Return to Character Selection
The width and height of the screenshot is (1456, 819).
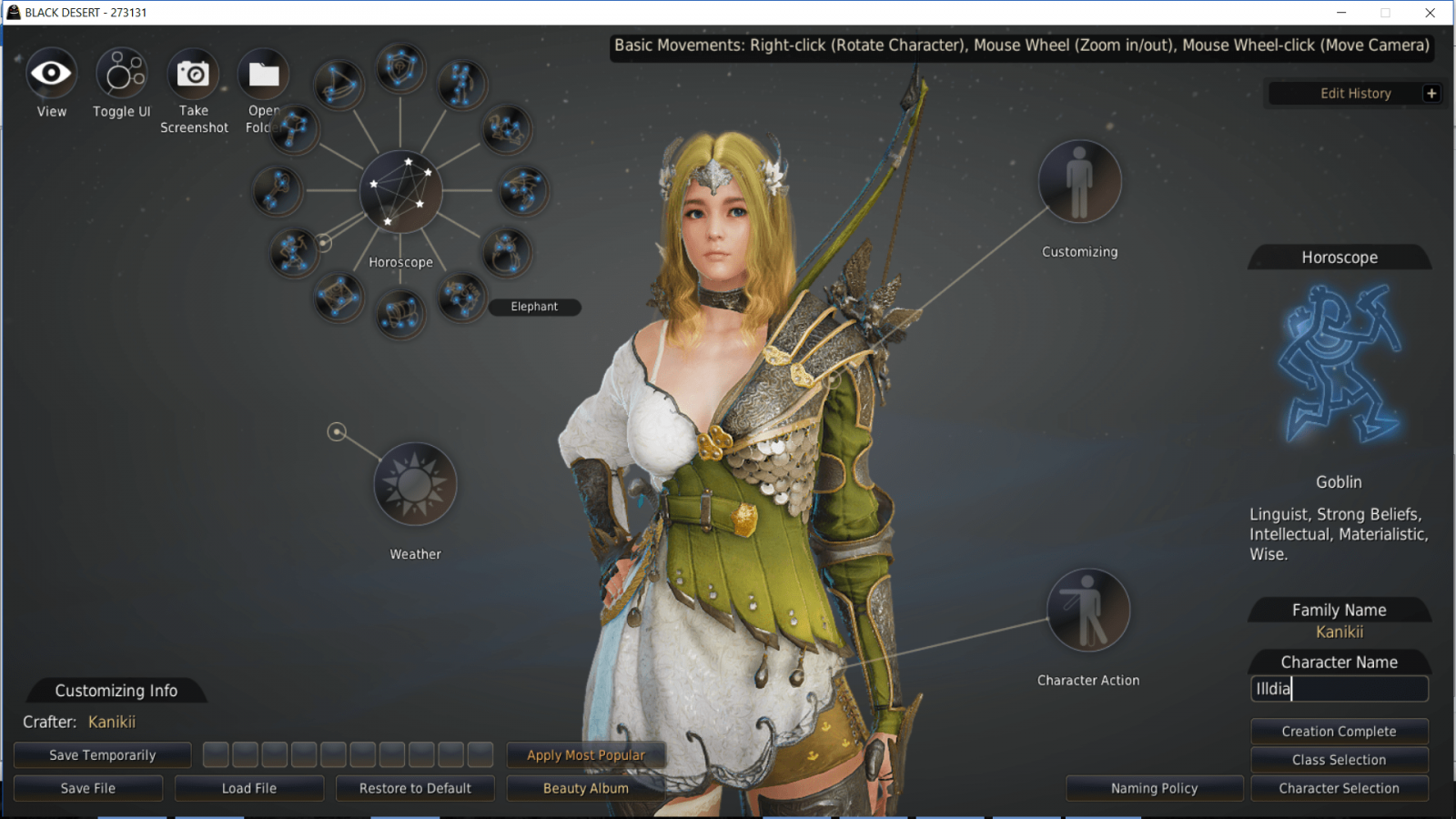(1339, 788)
